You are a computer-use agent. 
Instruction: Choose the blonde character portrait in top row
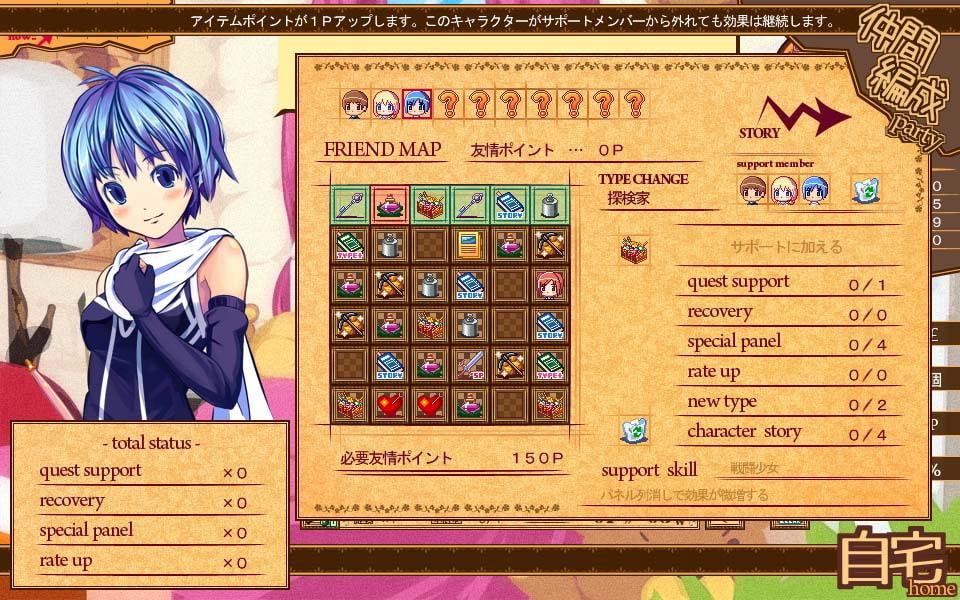click(386, 104)
